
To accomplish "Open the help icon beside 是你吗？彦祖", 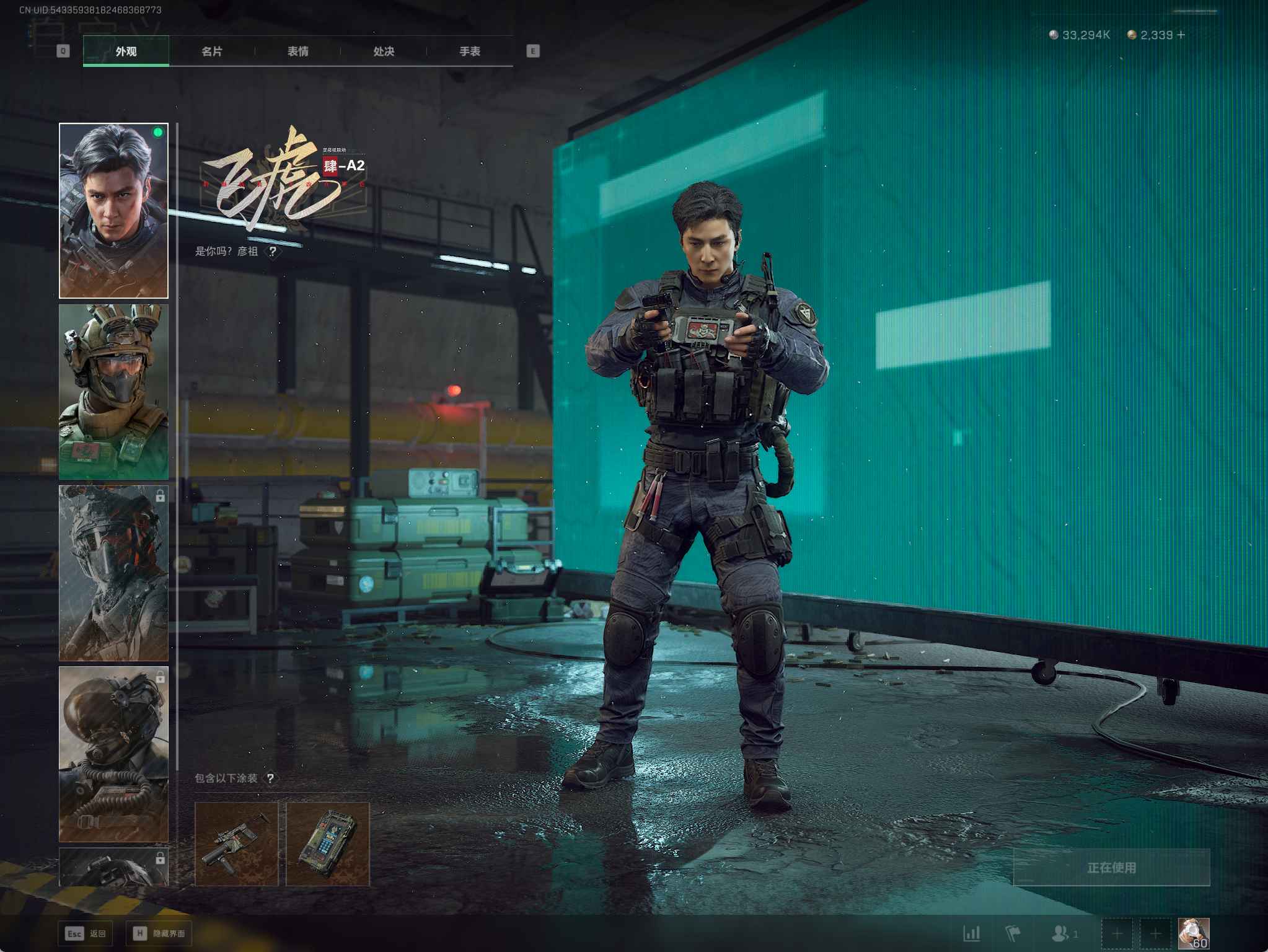I will click(273, 252).
